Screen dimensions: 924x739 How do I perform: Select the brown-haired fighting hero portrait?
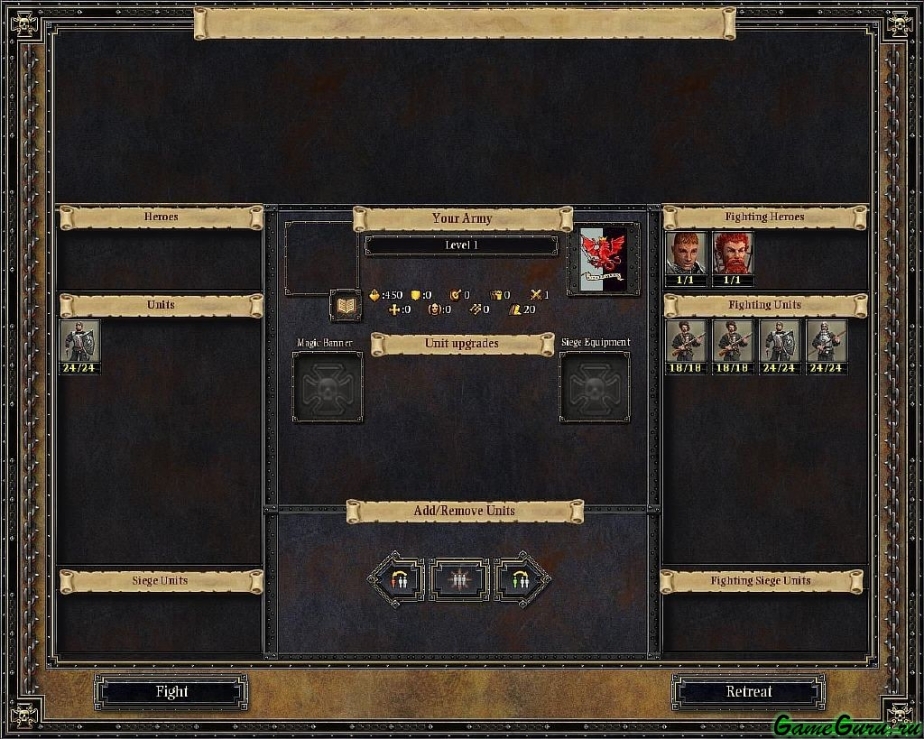686,253
